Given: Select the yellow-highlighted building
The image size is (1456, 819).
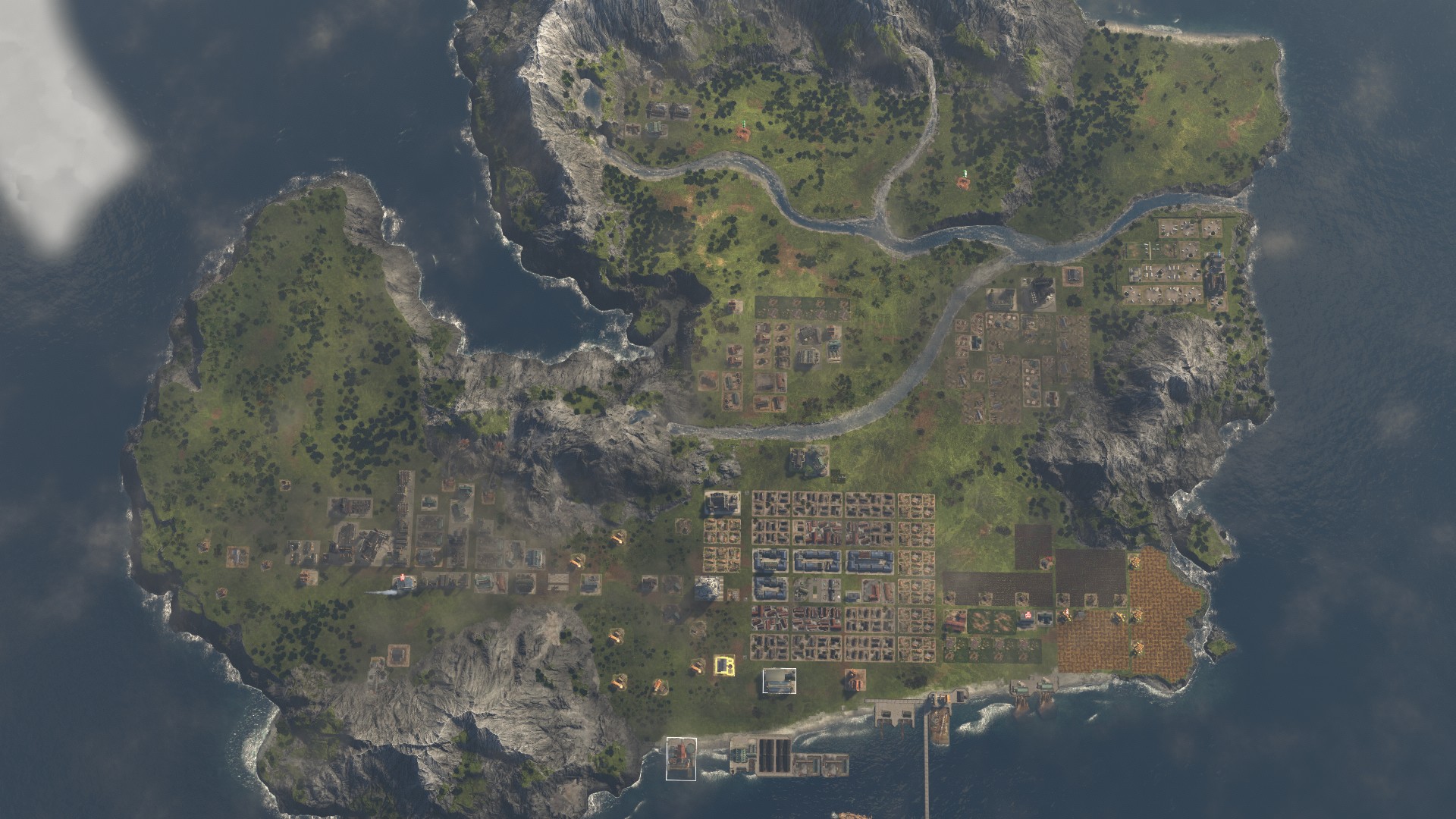Looking at the screenshot, I should (x=724, y=666).
